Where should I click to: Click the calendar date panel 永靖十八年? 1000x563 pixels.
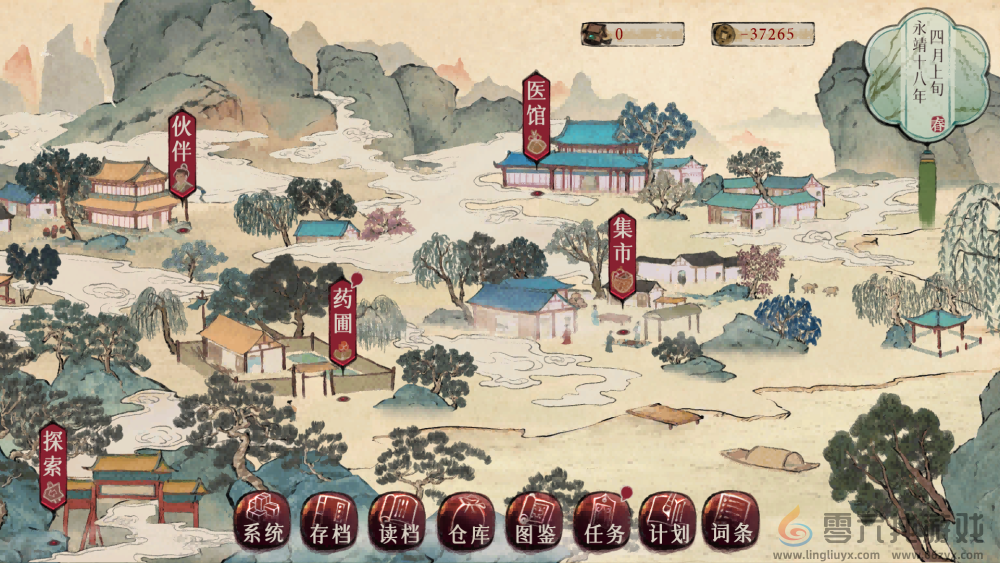click(x=921, y=75)
